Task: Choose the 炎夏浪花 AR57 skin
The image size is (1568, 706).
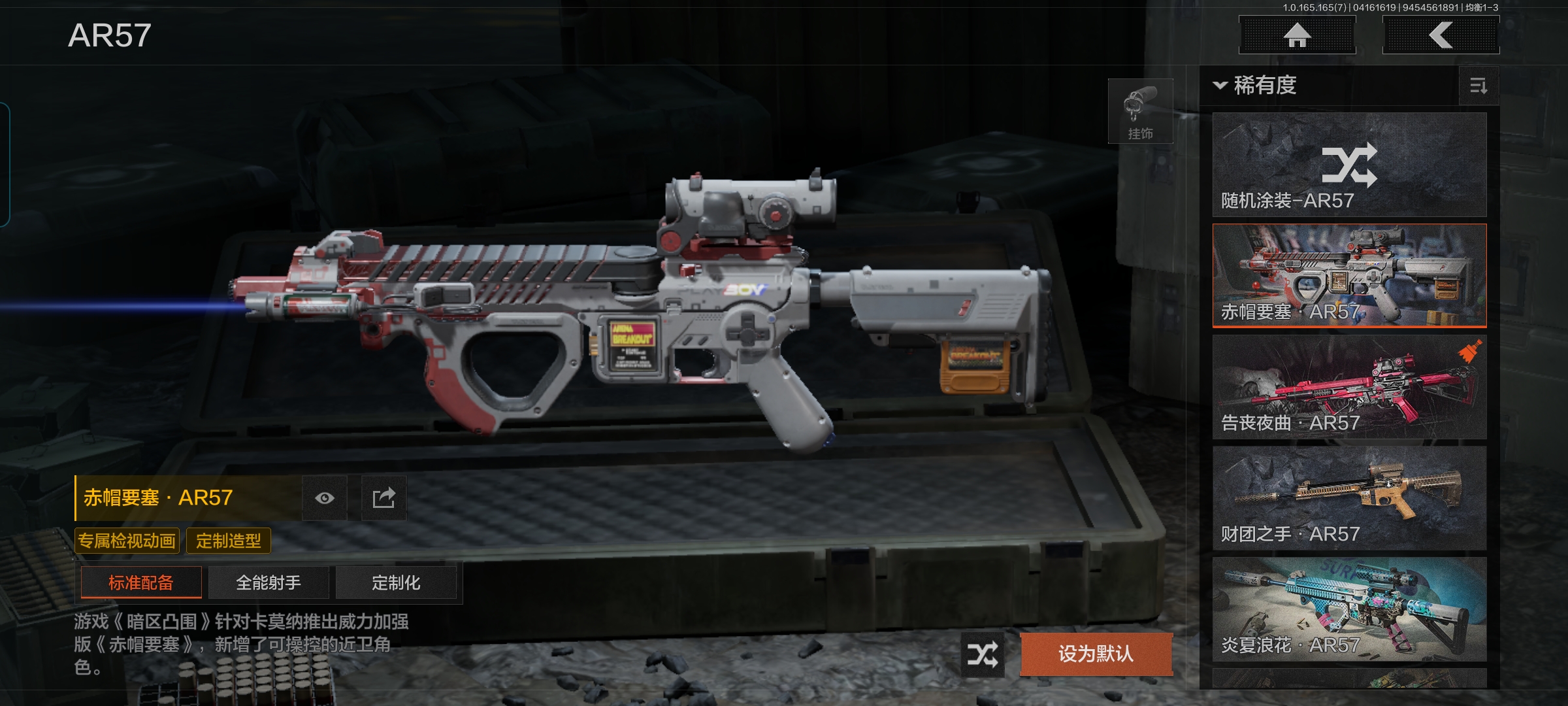Action: [x=1349, y=609]
